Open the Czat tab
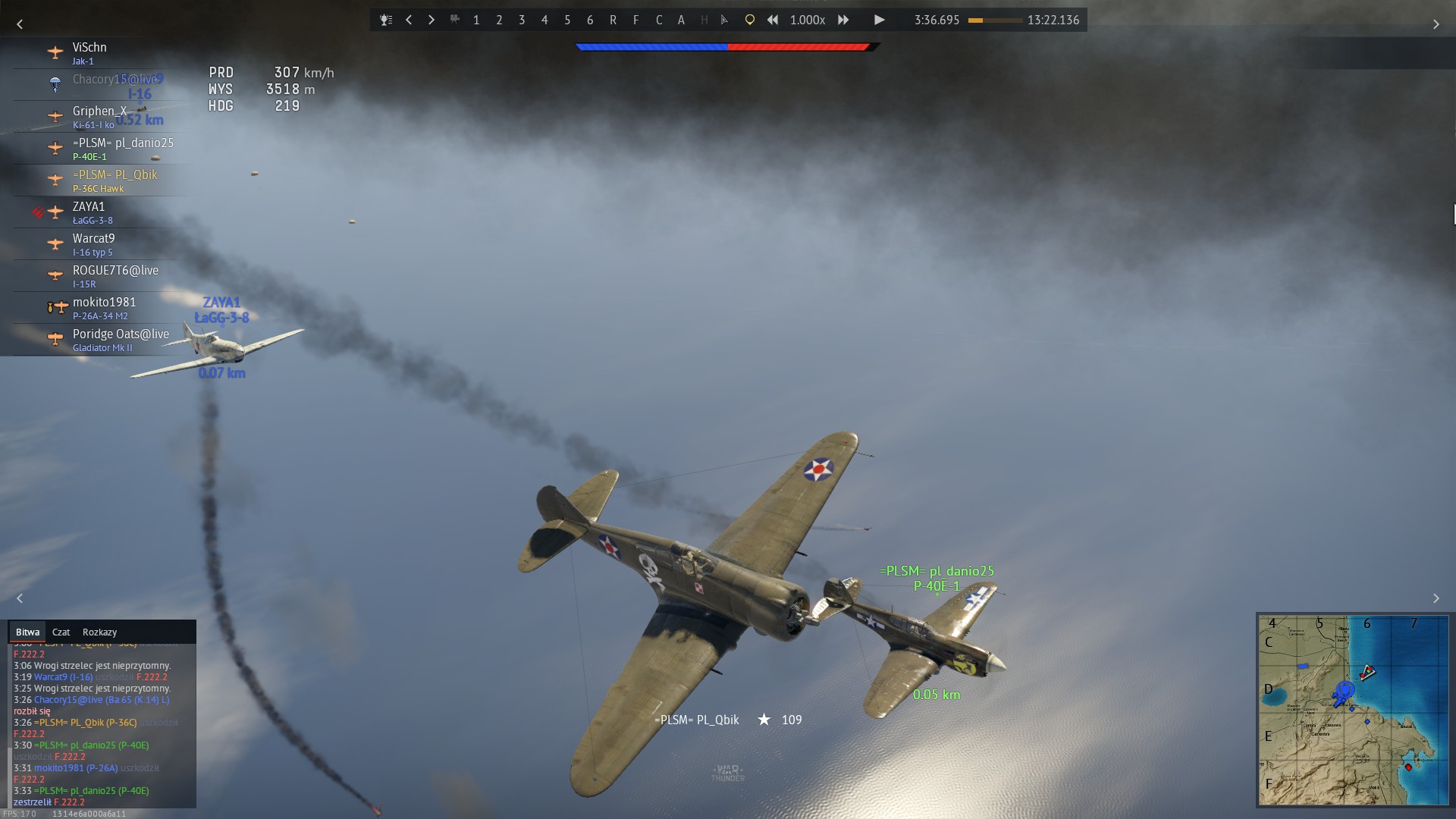The height and width of the screenshot is (819, 1456). pos(61,632)
